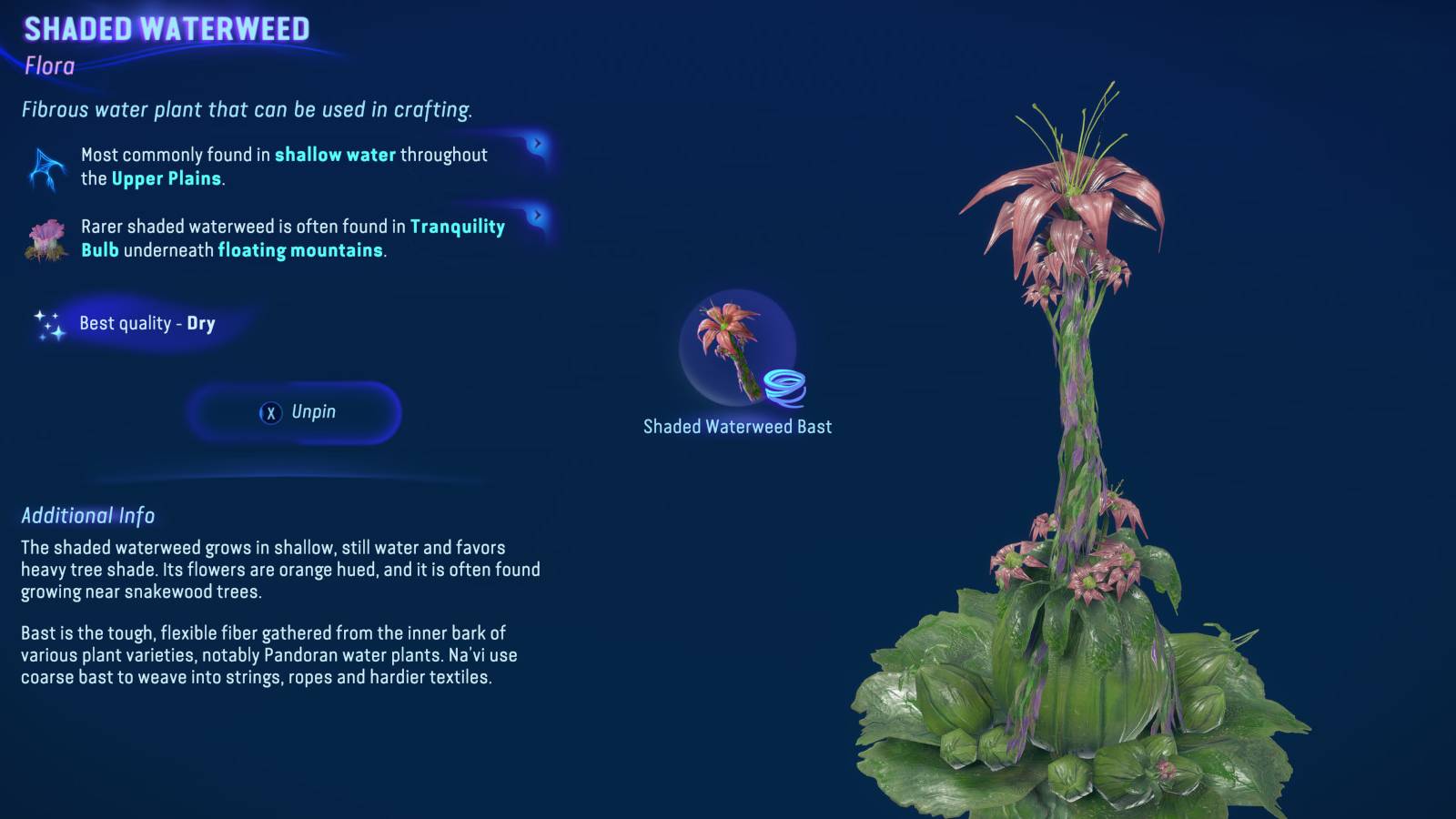Toggle the Best quality Dry indicator
The height and width of the screenshot is (819, 1456).
tap(147, 322)
